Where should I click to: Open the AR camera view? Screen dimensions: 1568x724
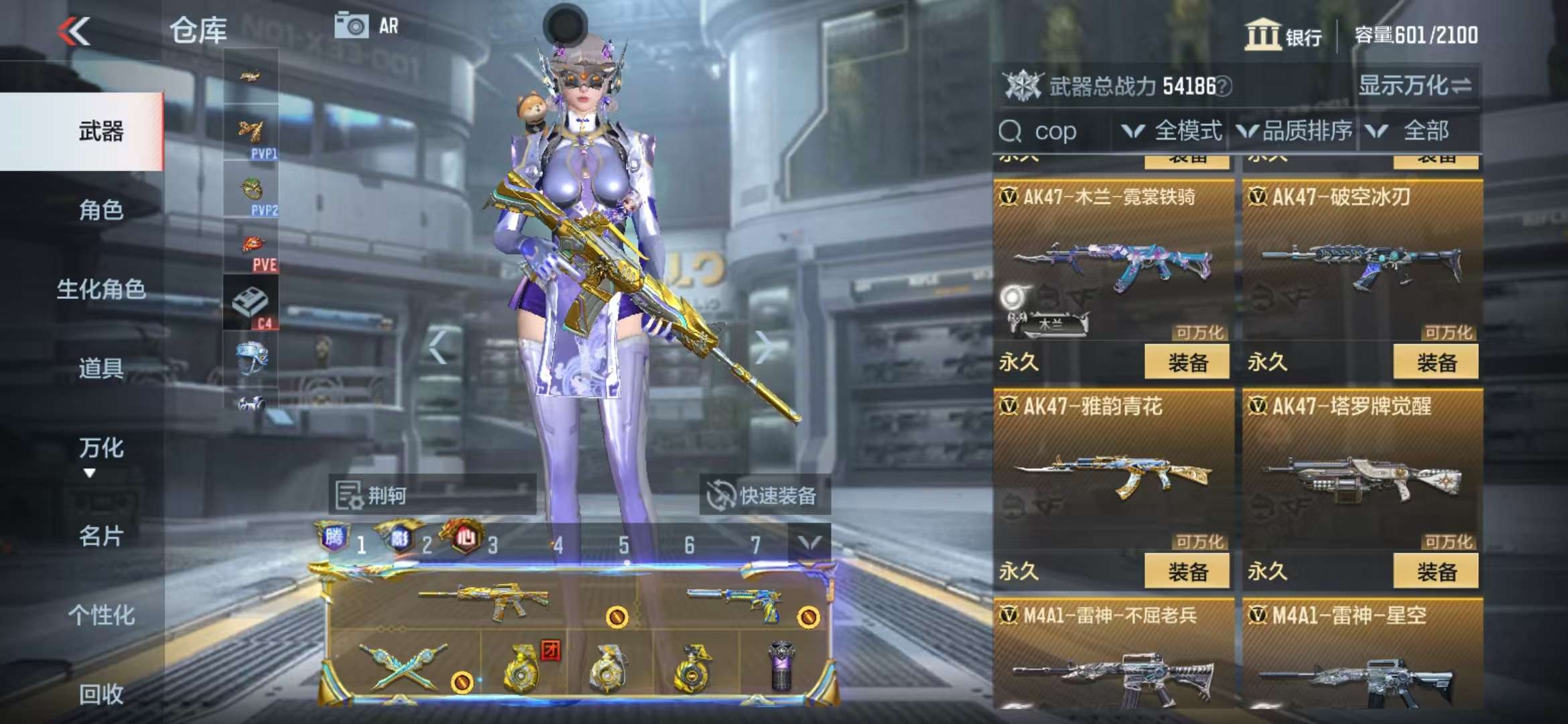point(367,27)
